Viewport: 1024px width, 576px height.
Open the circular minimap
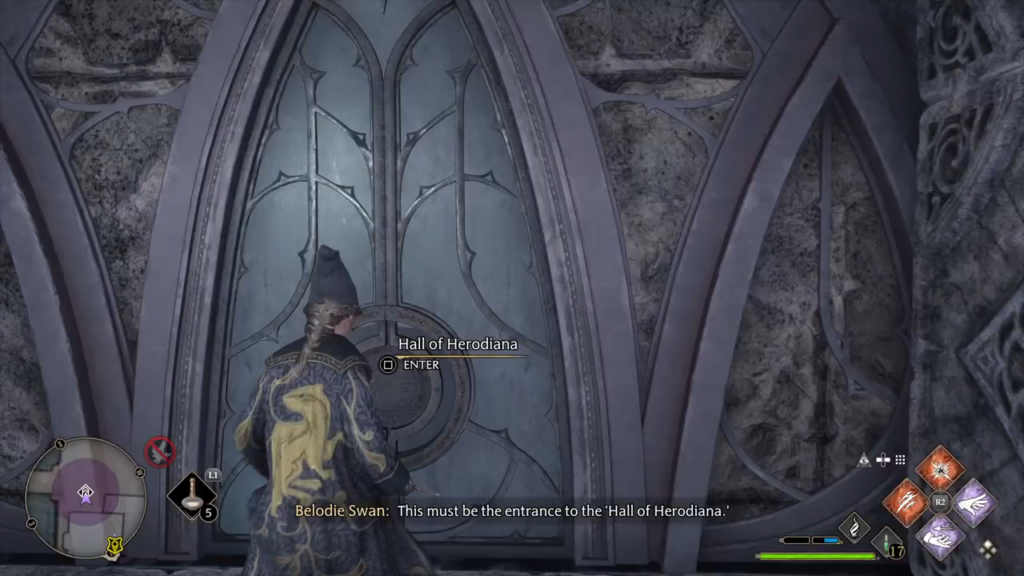85,497
